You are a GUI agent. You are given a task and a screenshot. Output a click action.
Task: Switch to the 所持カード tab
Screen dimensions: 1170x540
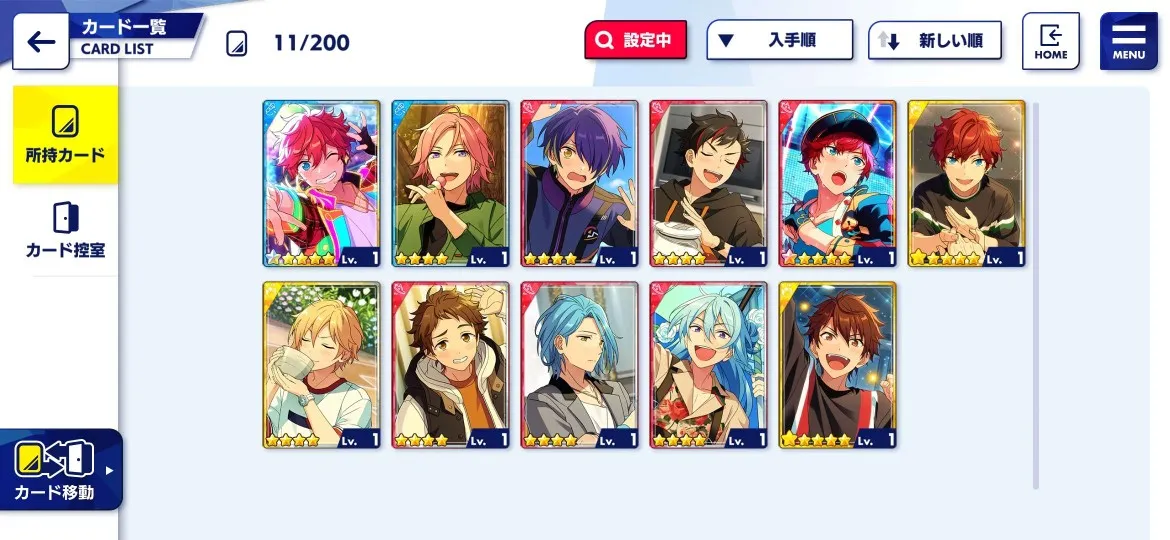(65, 135)
